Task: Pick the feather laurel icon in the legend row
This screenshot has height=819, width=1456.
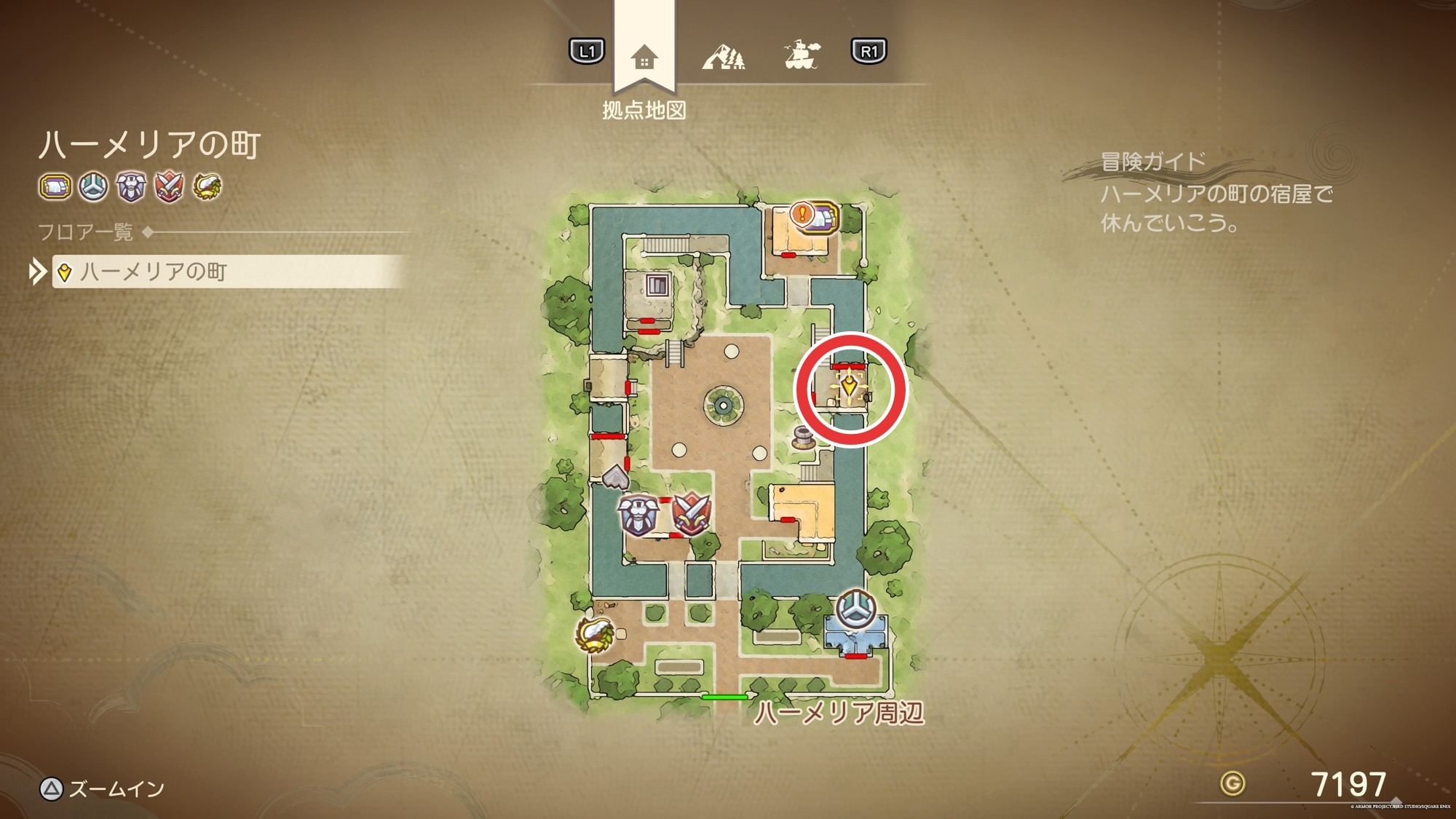Action: click(207, 187)
